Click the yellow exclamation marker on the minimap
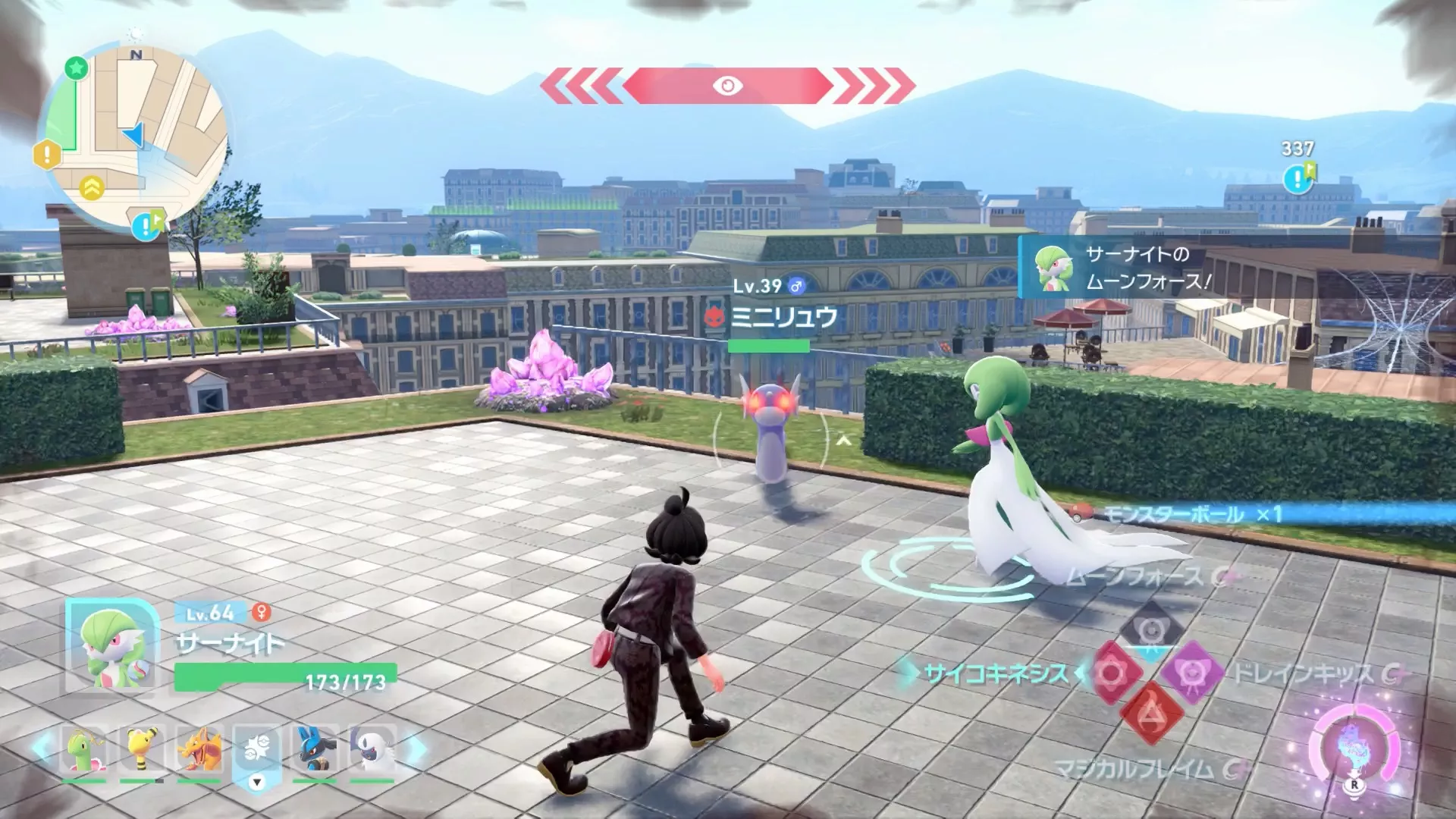Viewport: 1456px width, 819px height. [x=47, y=154]
